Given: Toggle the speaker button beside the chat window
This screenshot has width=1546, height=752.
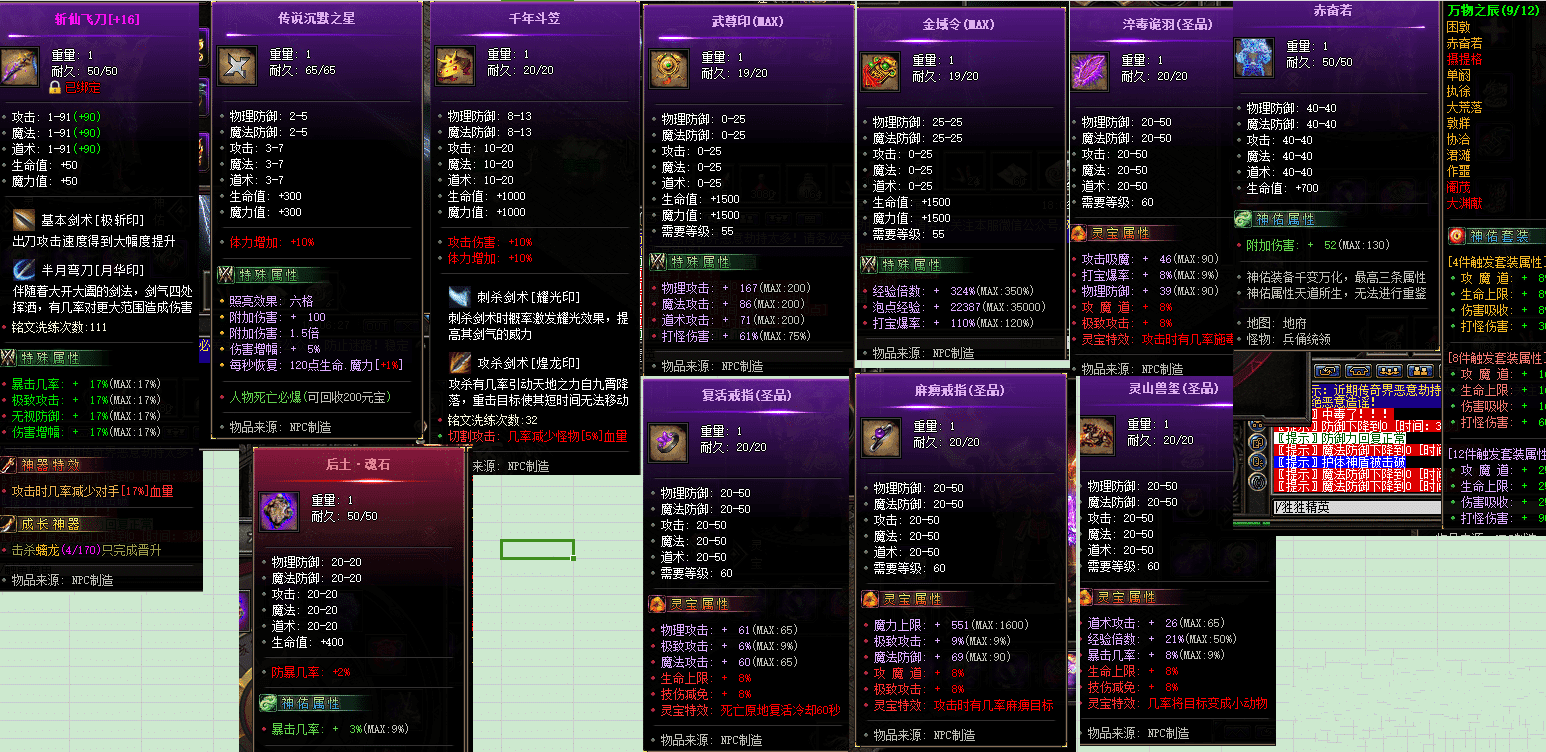Looking at the screenshot, I should click(x=1258, y=482).
